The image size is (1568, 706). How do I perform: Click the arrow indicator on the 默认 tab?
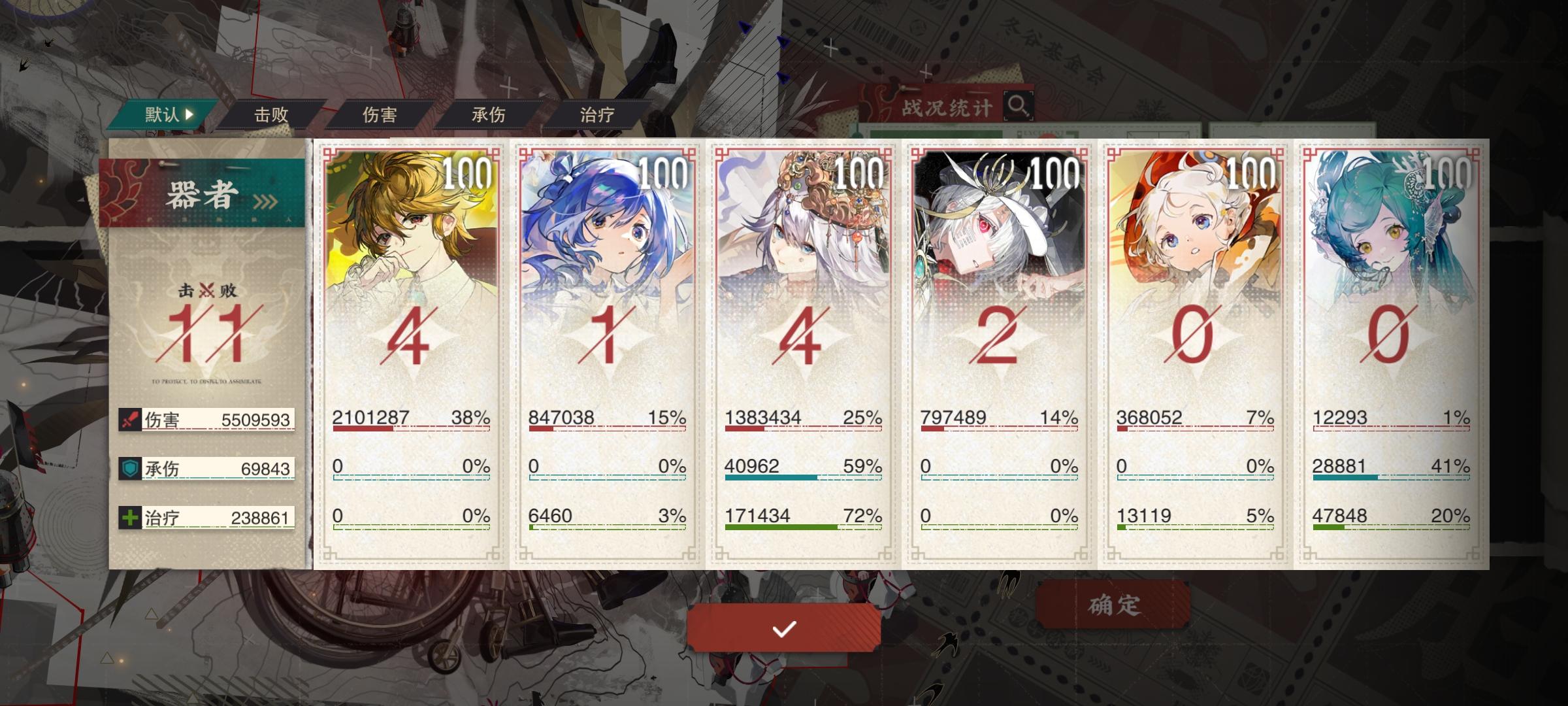[x=189, y=113]
